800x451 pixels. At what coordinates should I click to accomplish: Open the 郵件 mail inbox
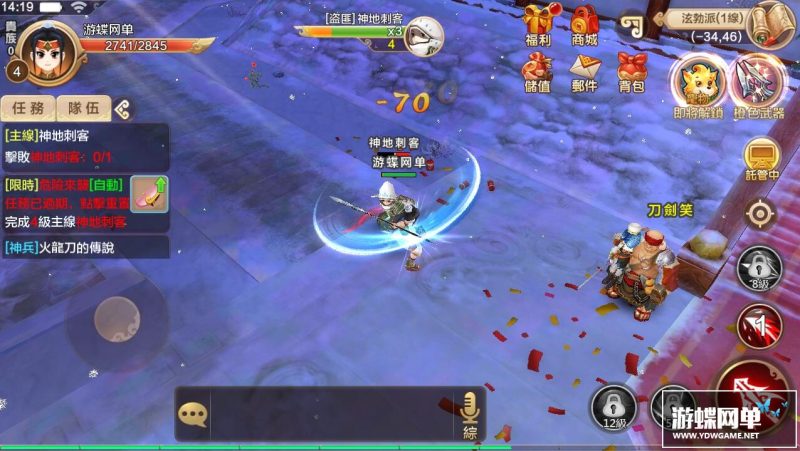(x=584, y=72)
